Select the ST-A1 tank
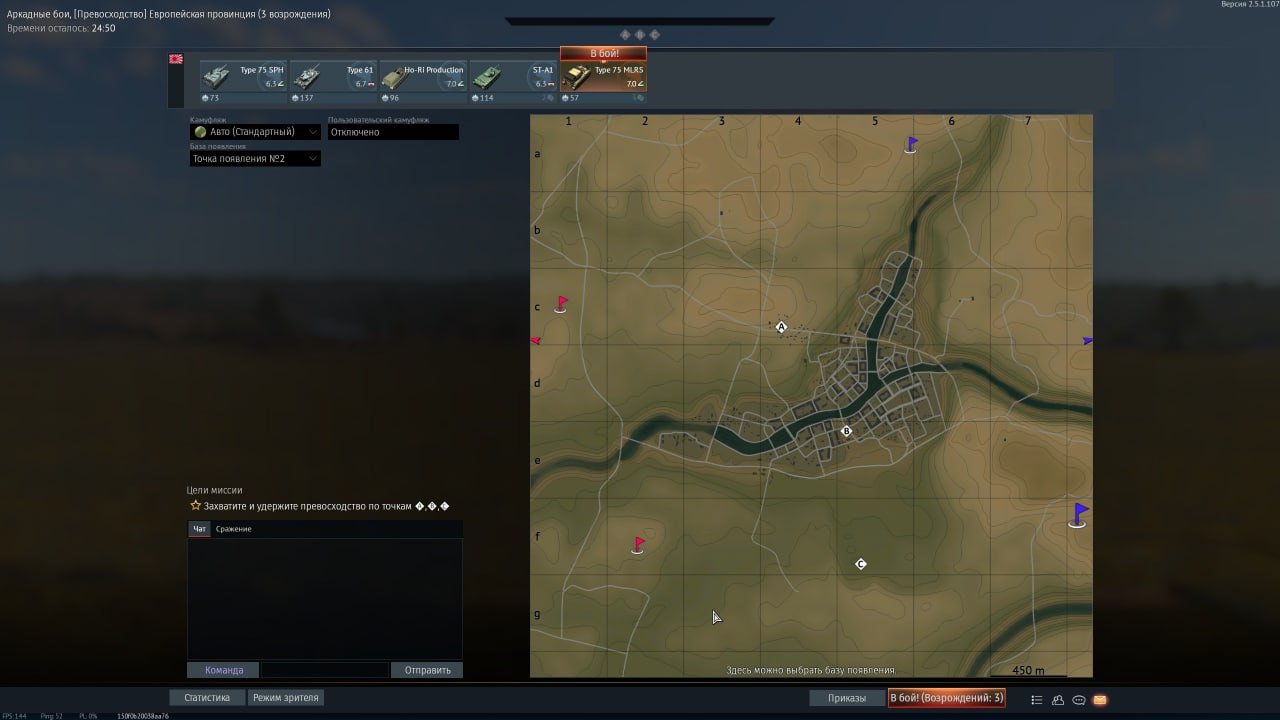Viewport: 1280px width, 720px height. [513, 78]
